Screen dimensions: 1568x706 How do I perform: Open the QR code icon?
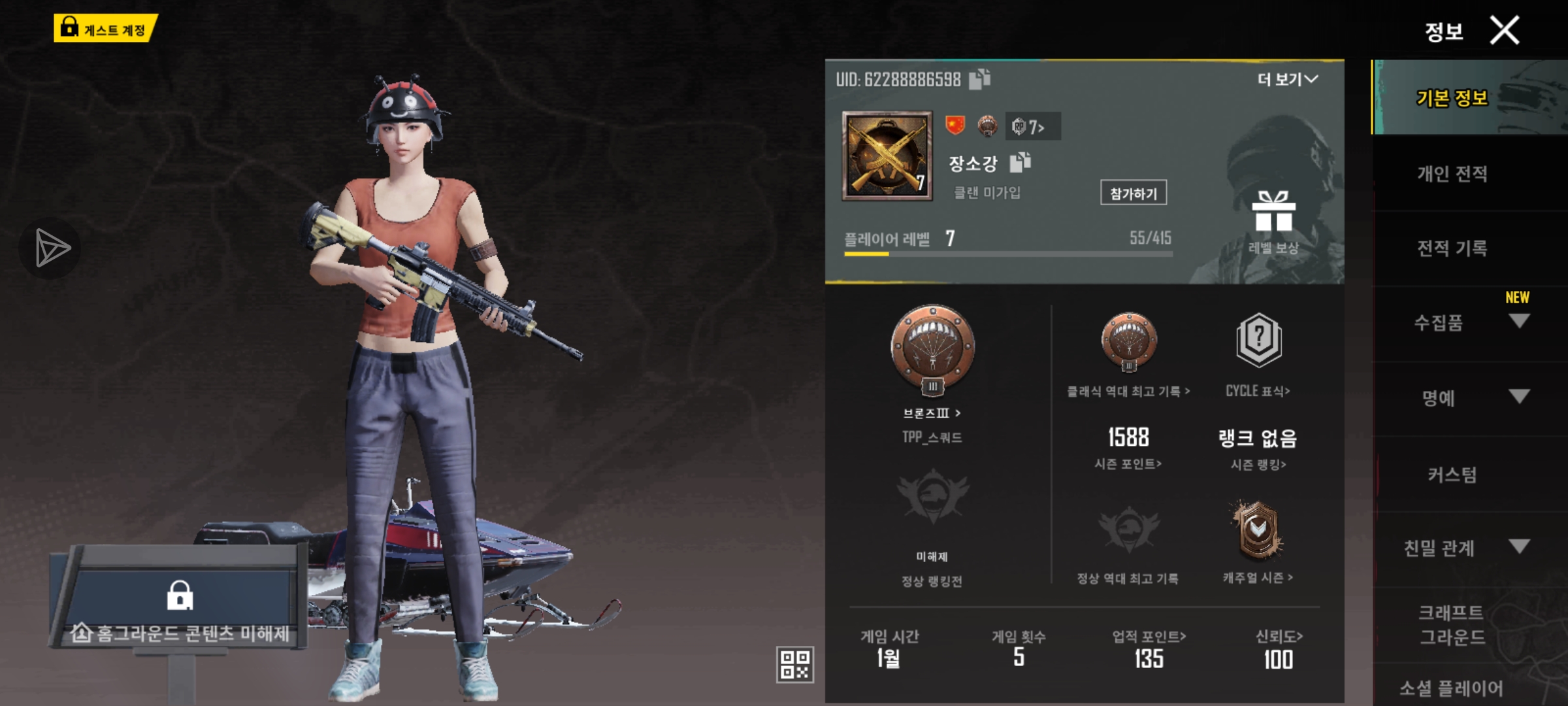tap(794, 664)
